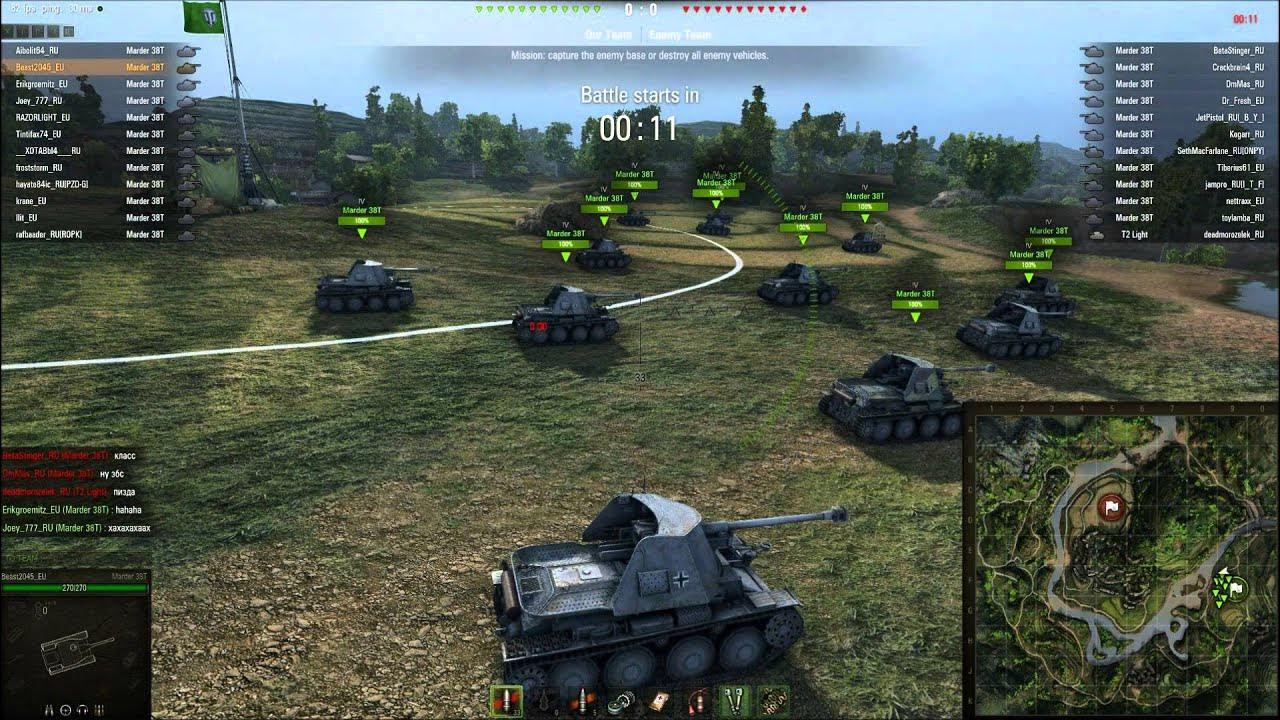Click the camouflage net equipment slot
This screenshot has width=1280, height=720.
[772, 702]
